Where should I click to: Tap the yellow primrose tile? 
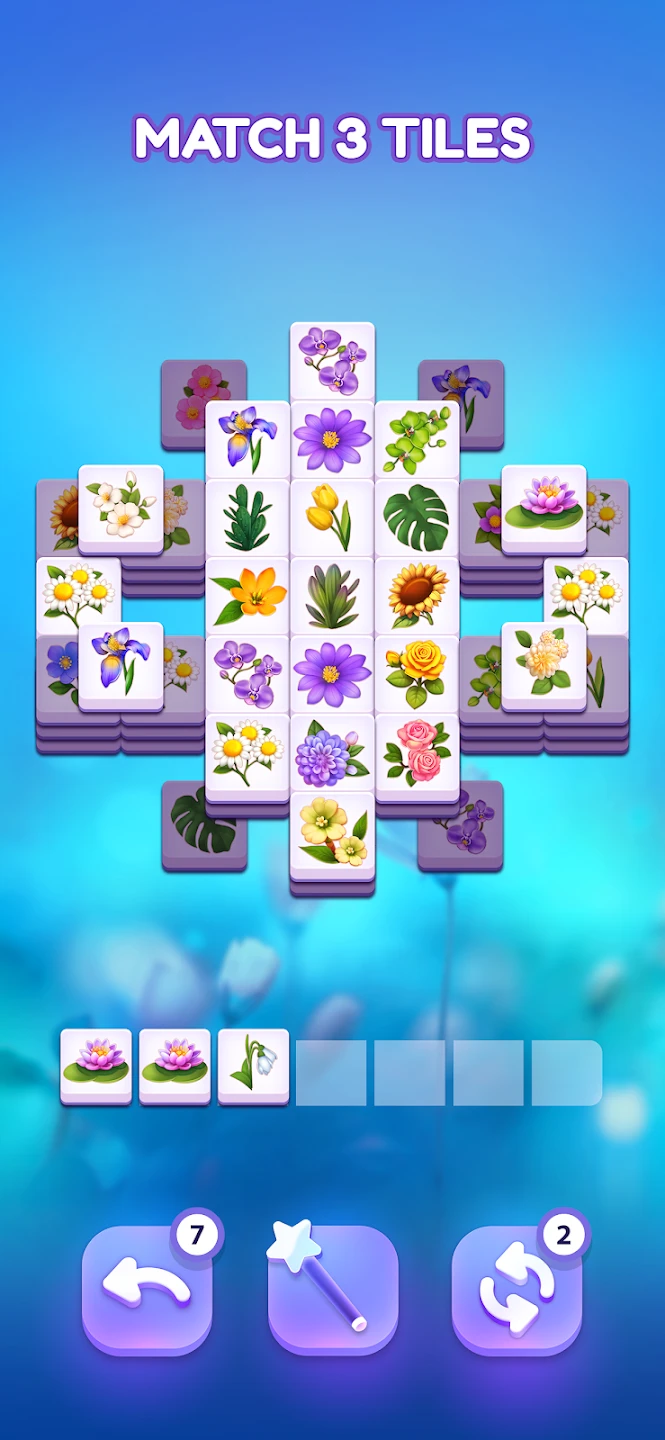point(332,830)
